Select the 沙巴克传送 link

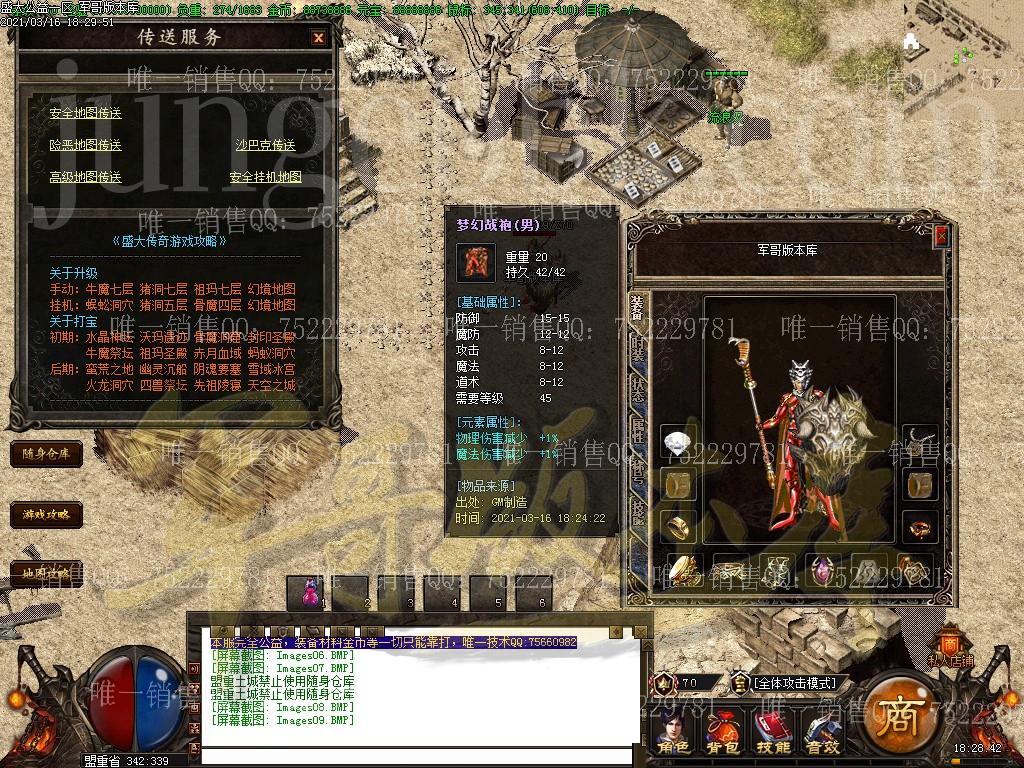click(x=265, y=145)
